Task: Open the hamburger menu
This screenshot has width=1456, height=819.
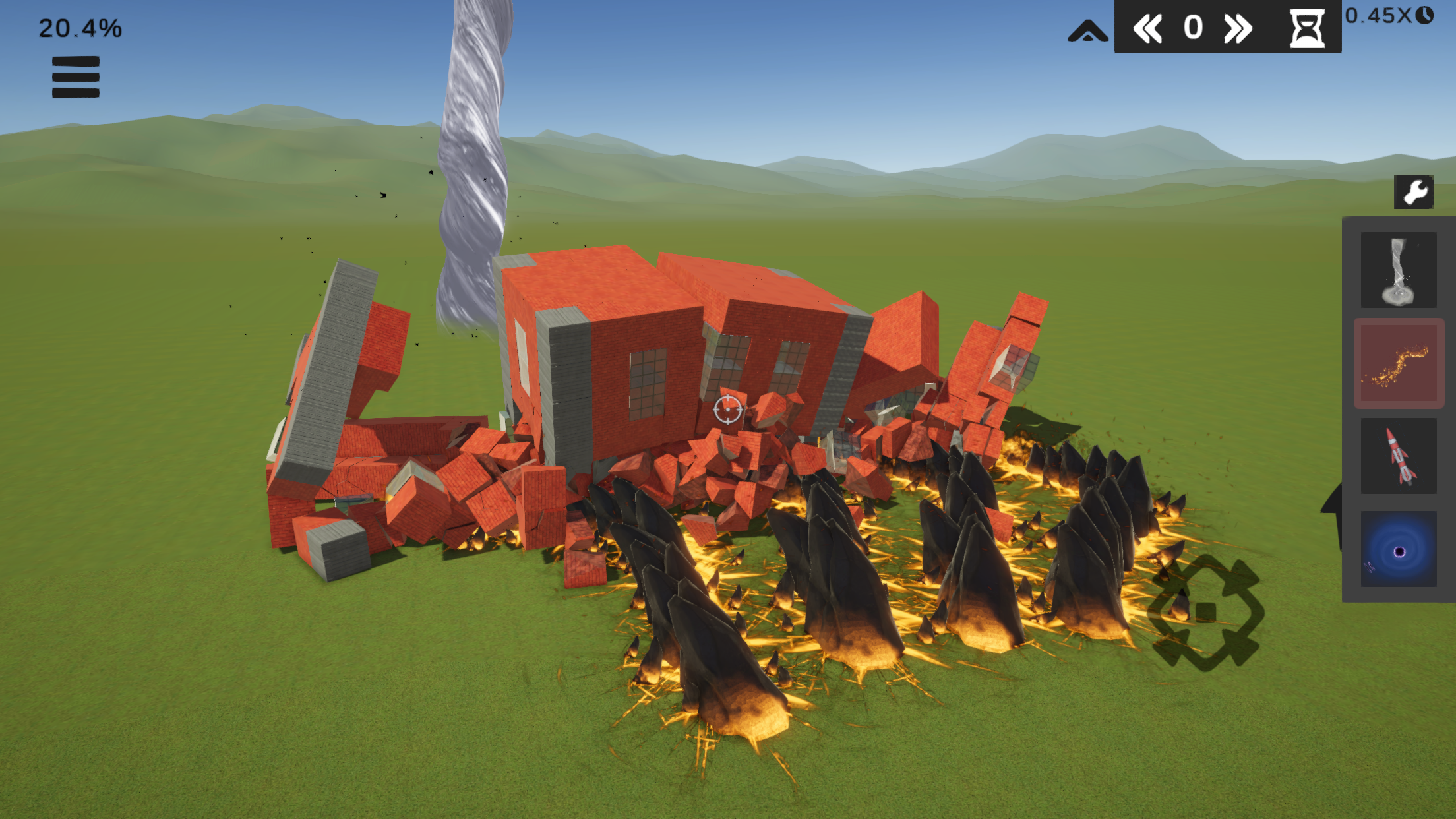Action: (75, 77)
